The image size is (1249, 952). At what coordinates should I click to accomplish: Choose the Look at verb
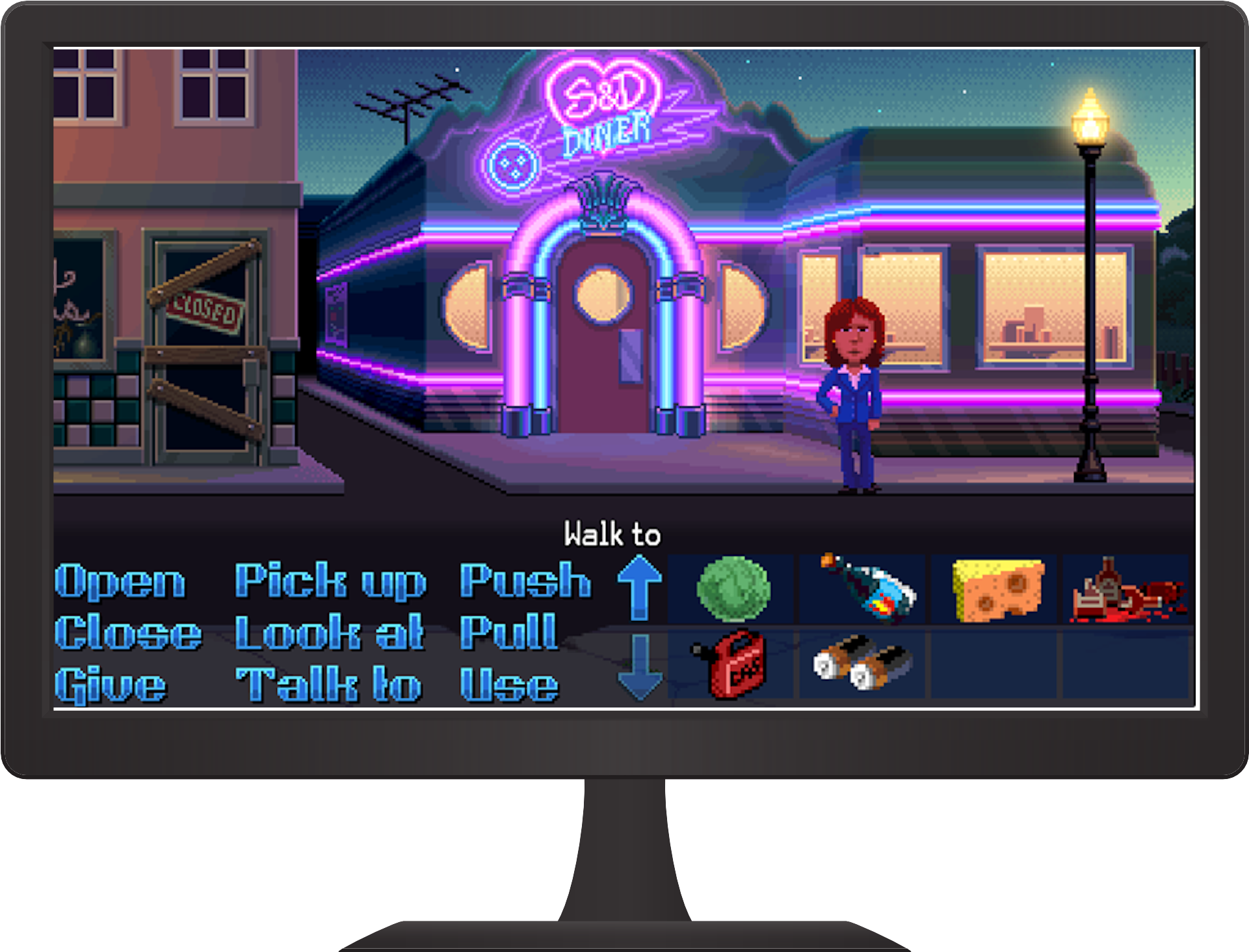(330, 633)
